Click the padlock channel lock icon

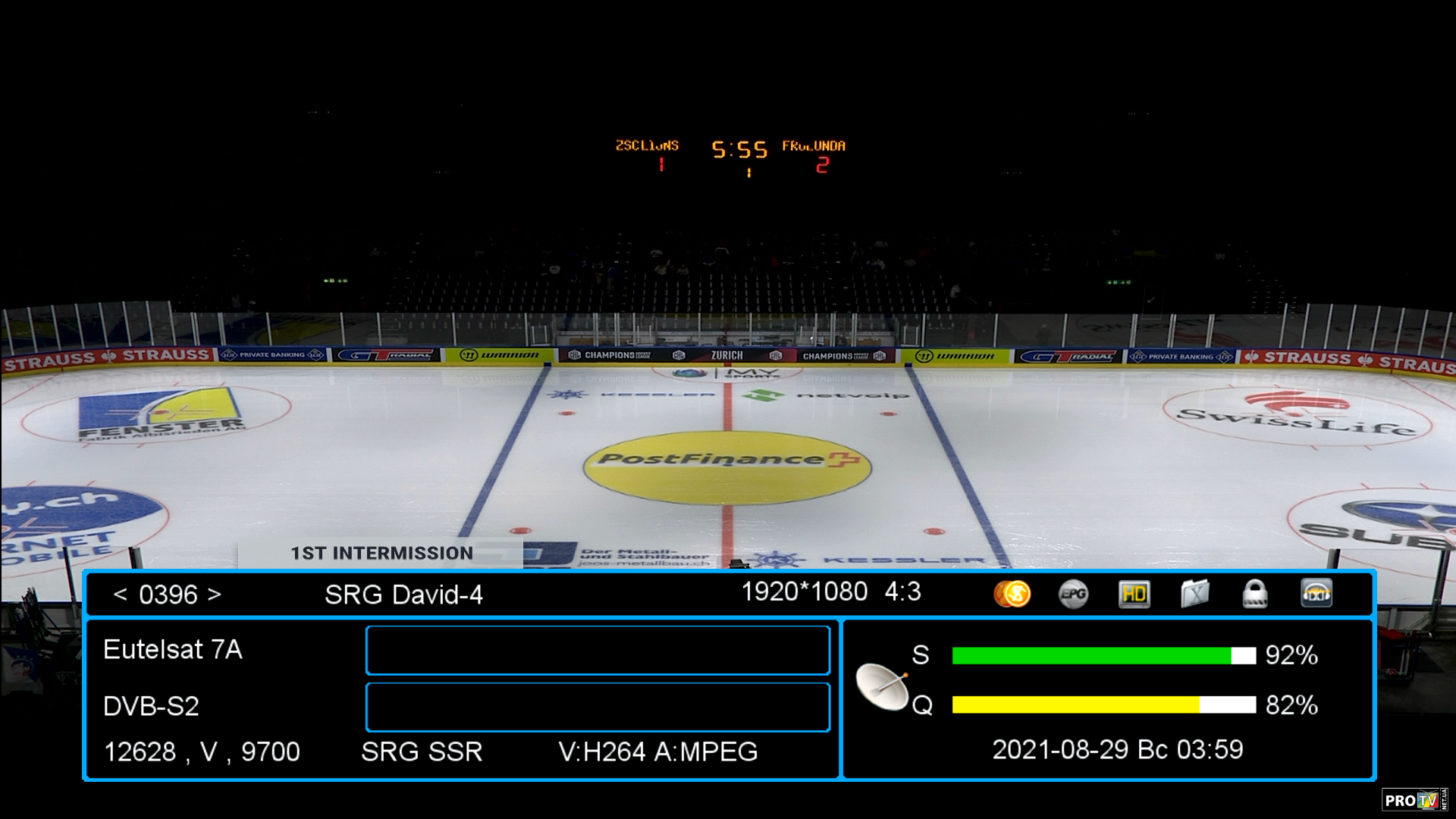pyautogui.click(x=1255, y=594)
